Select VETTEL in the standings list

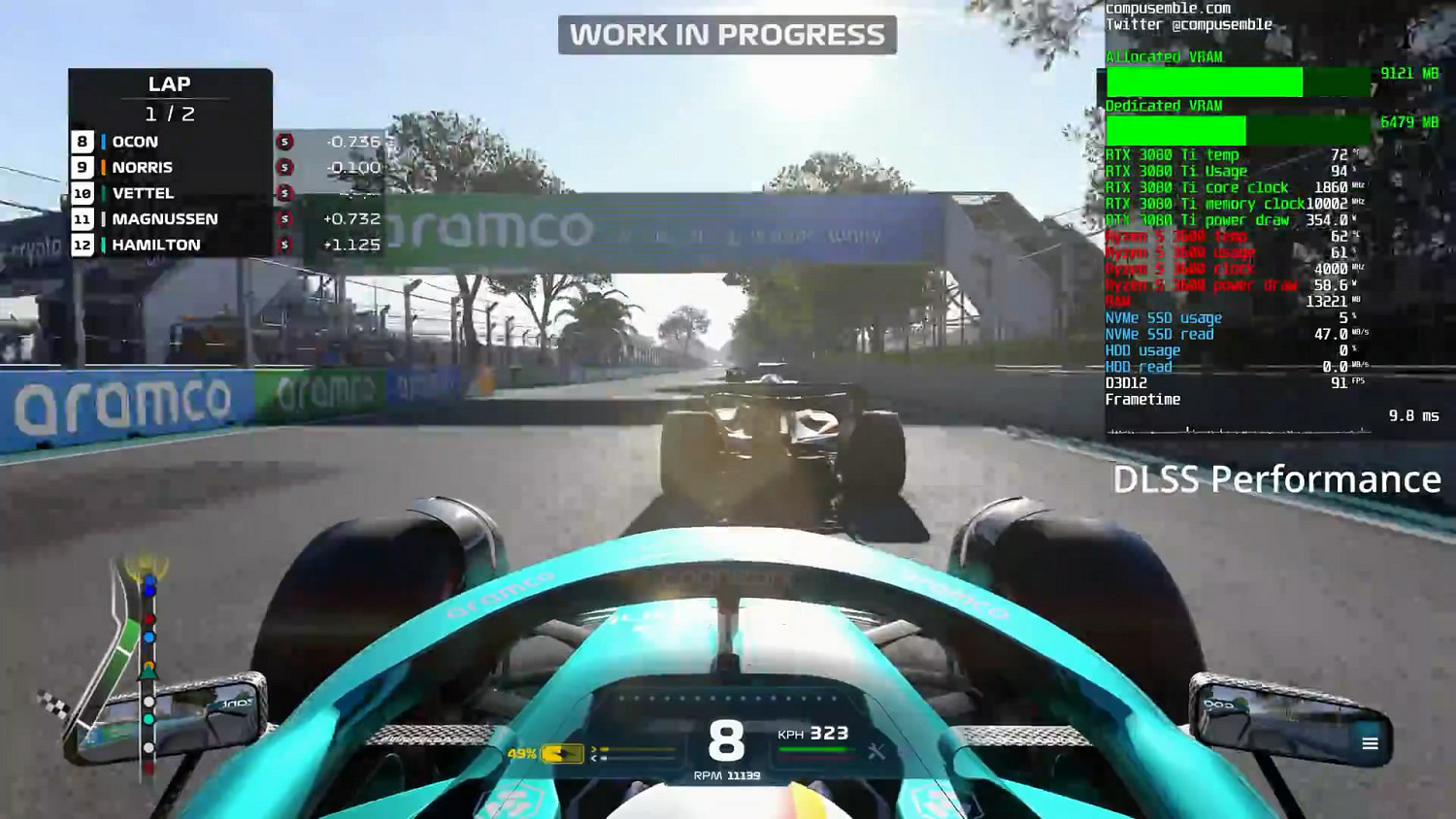tap(146, 192)
